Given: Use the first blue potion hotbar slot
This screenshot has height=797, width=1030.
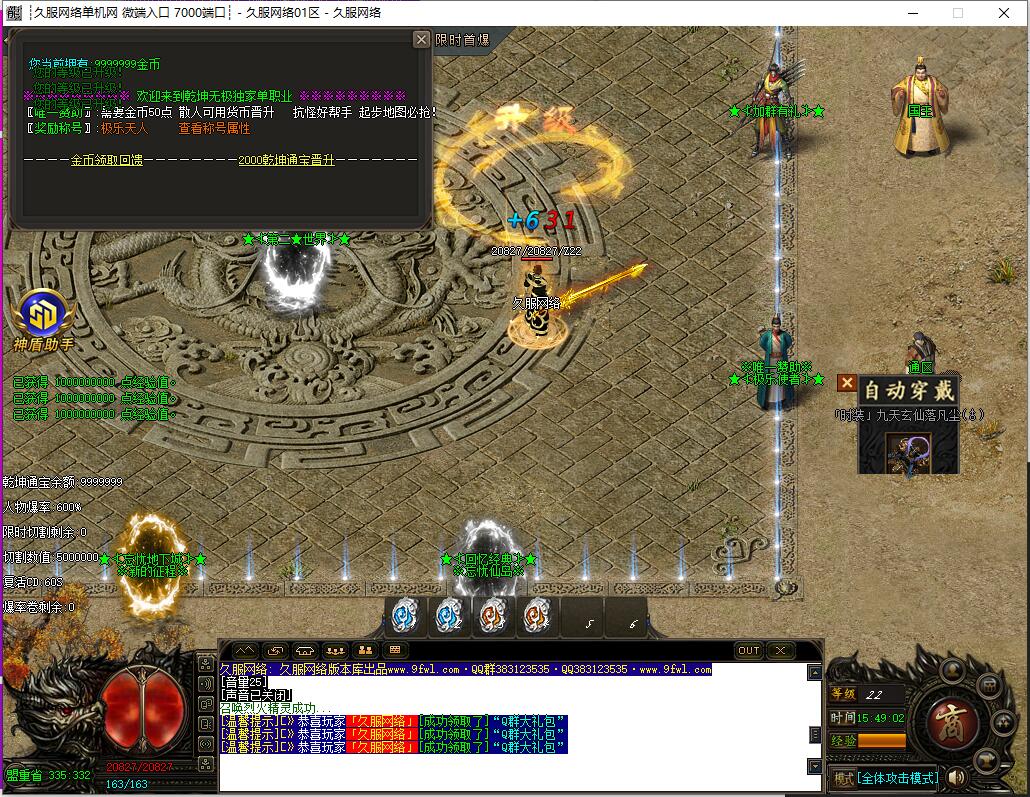Looking at the screenshot, I should tap(404, 615).
